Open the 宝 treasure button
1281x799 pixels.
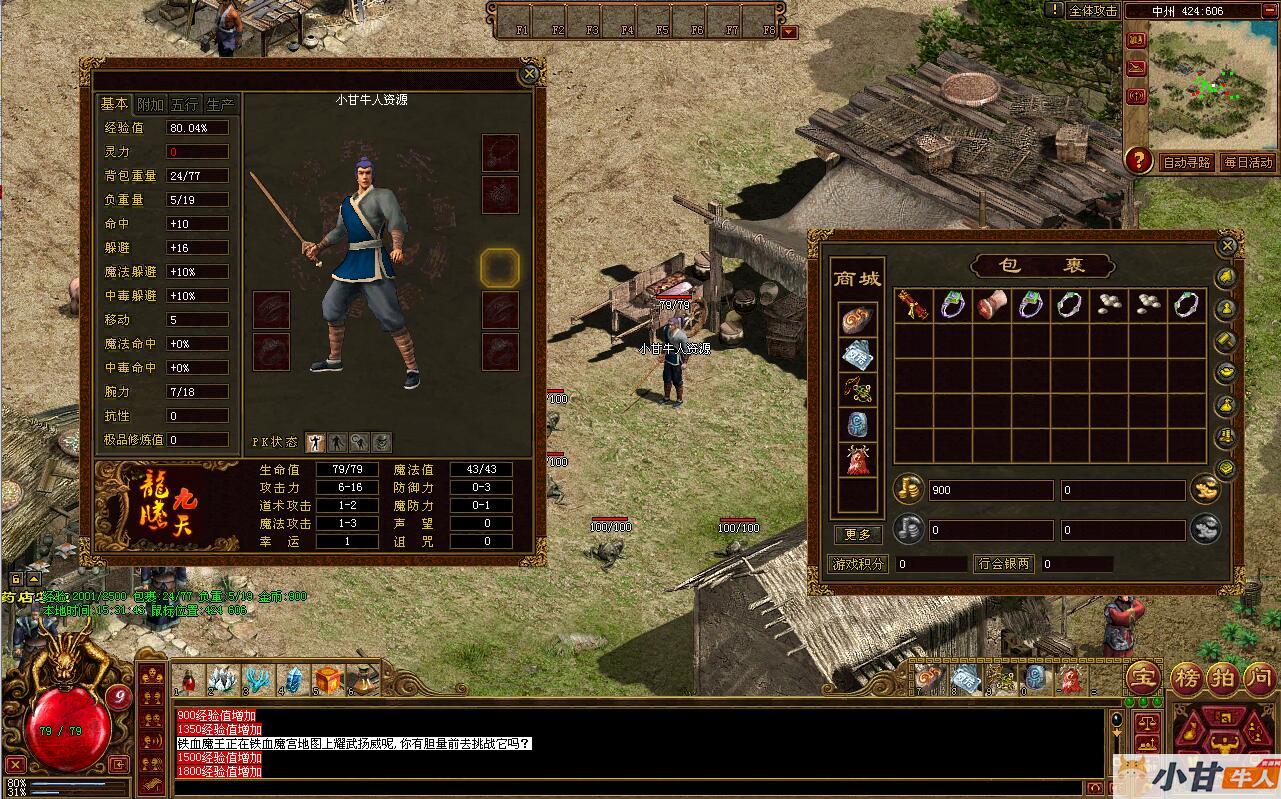tap(1143, 678)
